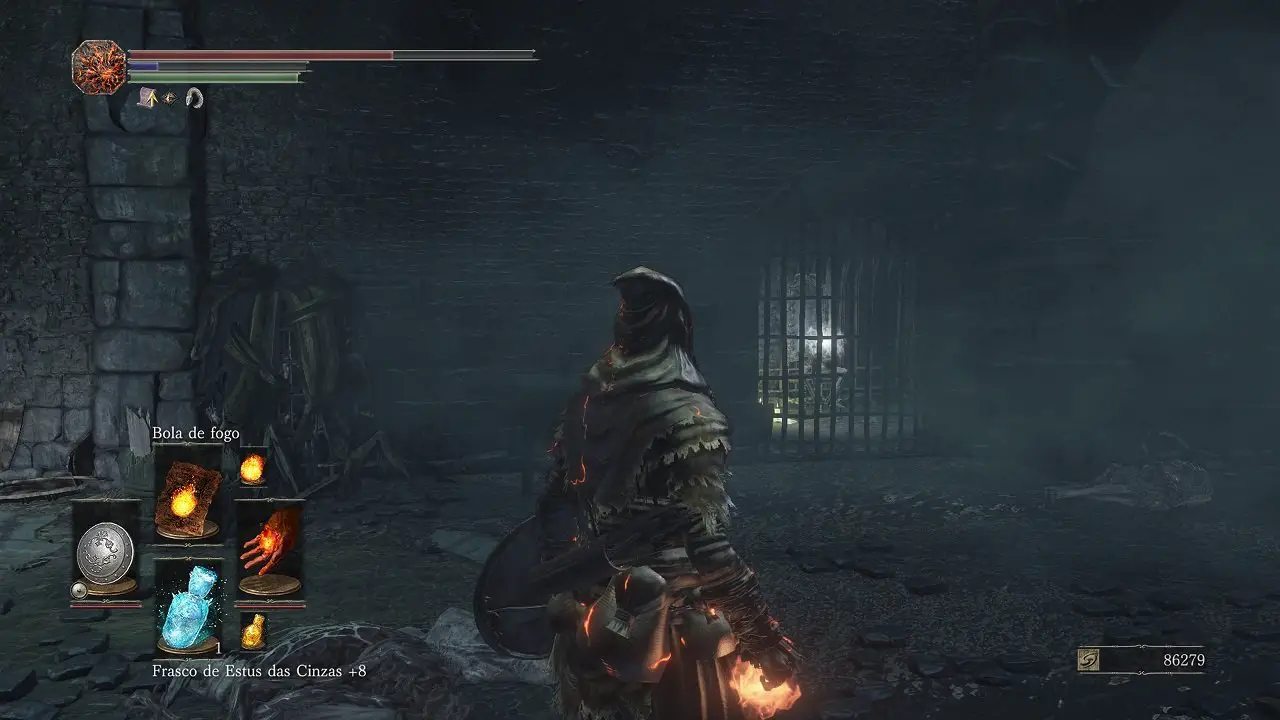Click the scroll with yellow arrow buff icon
The height and width of the screenshot is (720, 1280).
click(x=146, y=96)
